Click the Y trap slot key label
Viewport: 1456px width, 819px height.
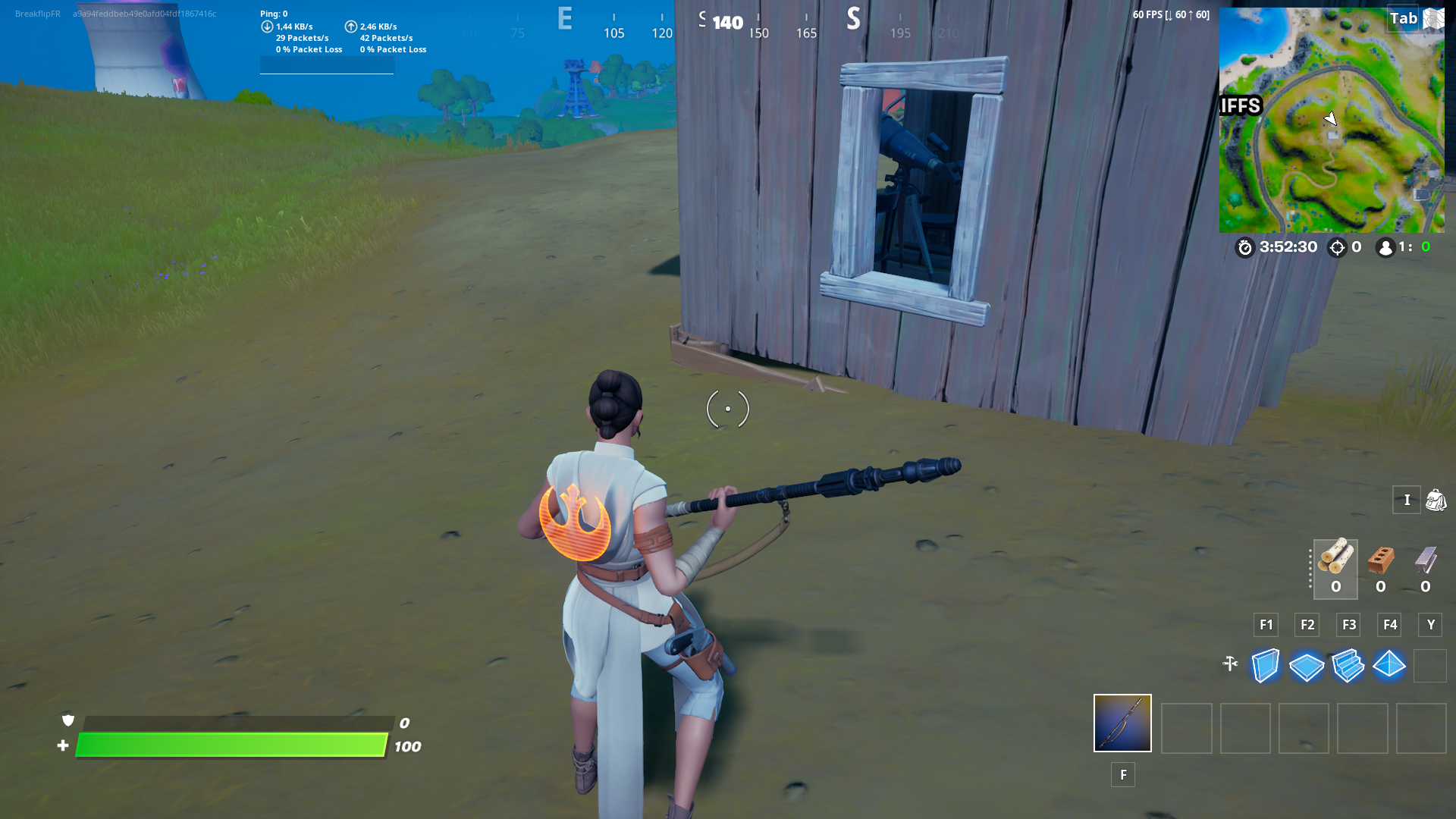pyautogui.click(x=1431, y=625)
